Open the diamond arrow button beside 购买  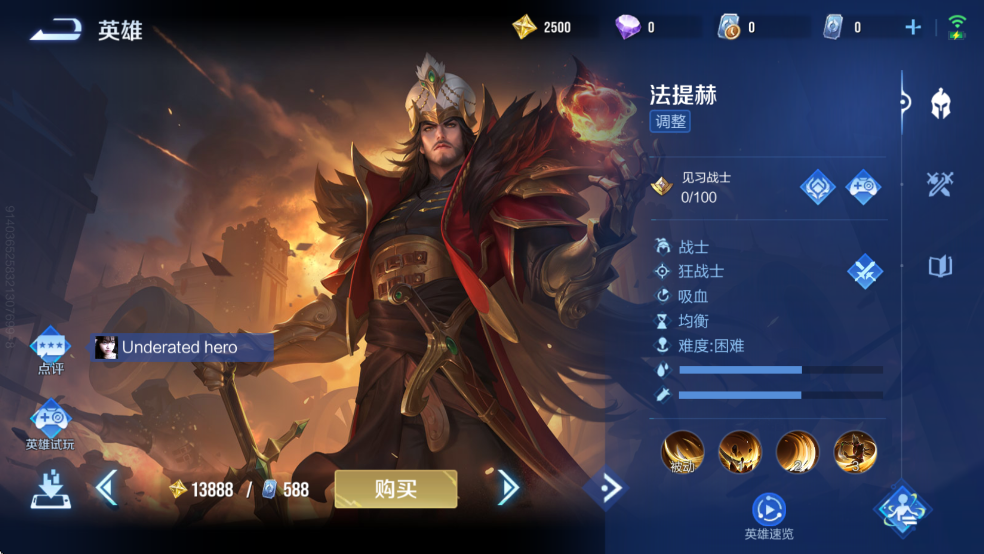pyautogui.click(x=605, y=488)
